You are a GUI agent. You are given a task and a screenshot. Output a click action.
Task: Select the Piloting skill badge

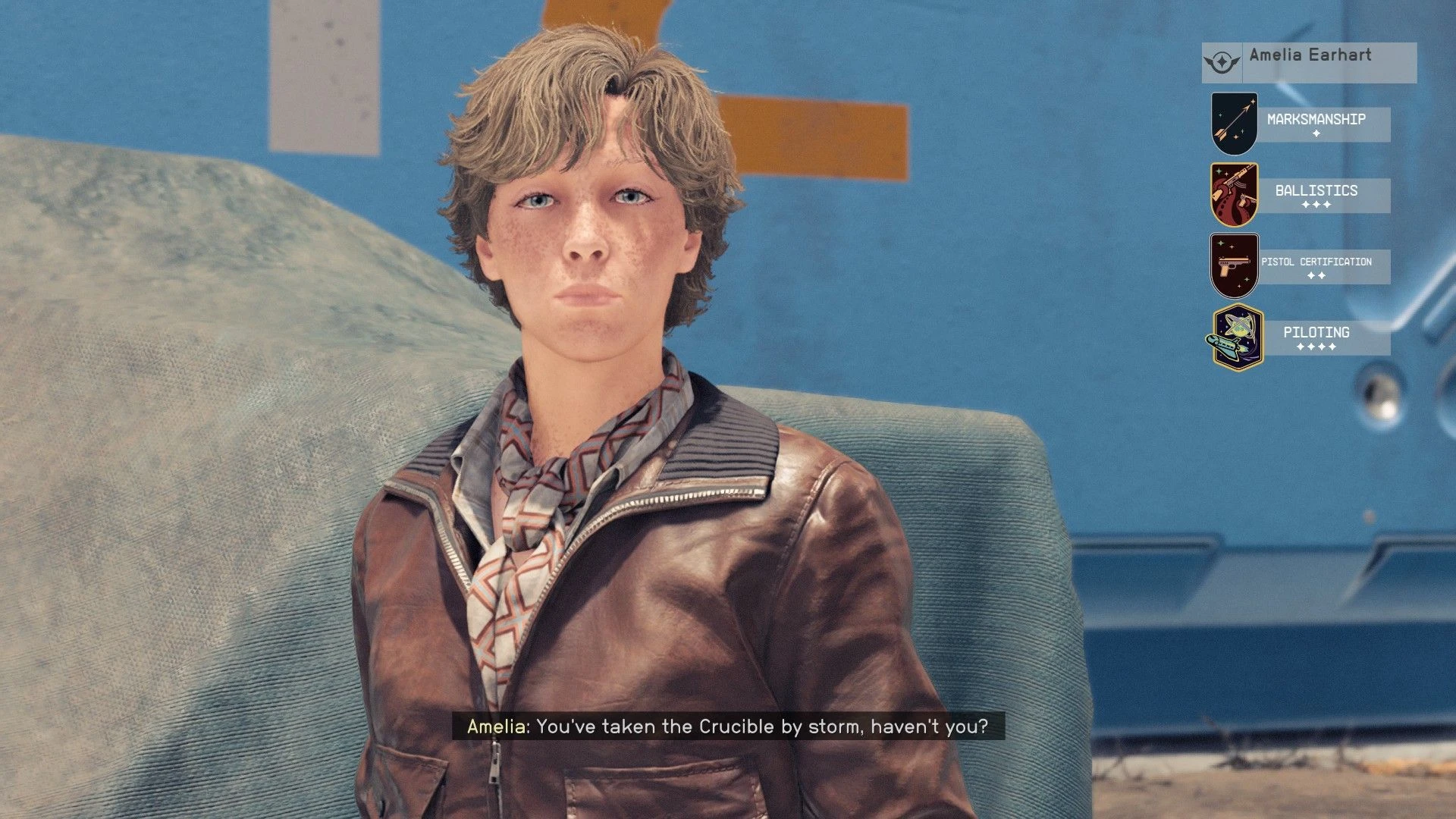point(1237,337)
